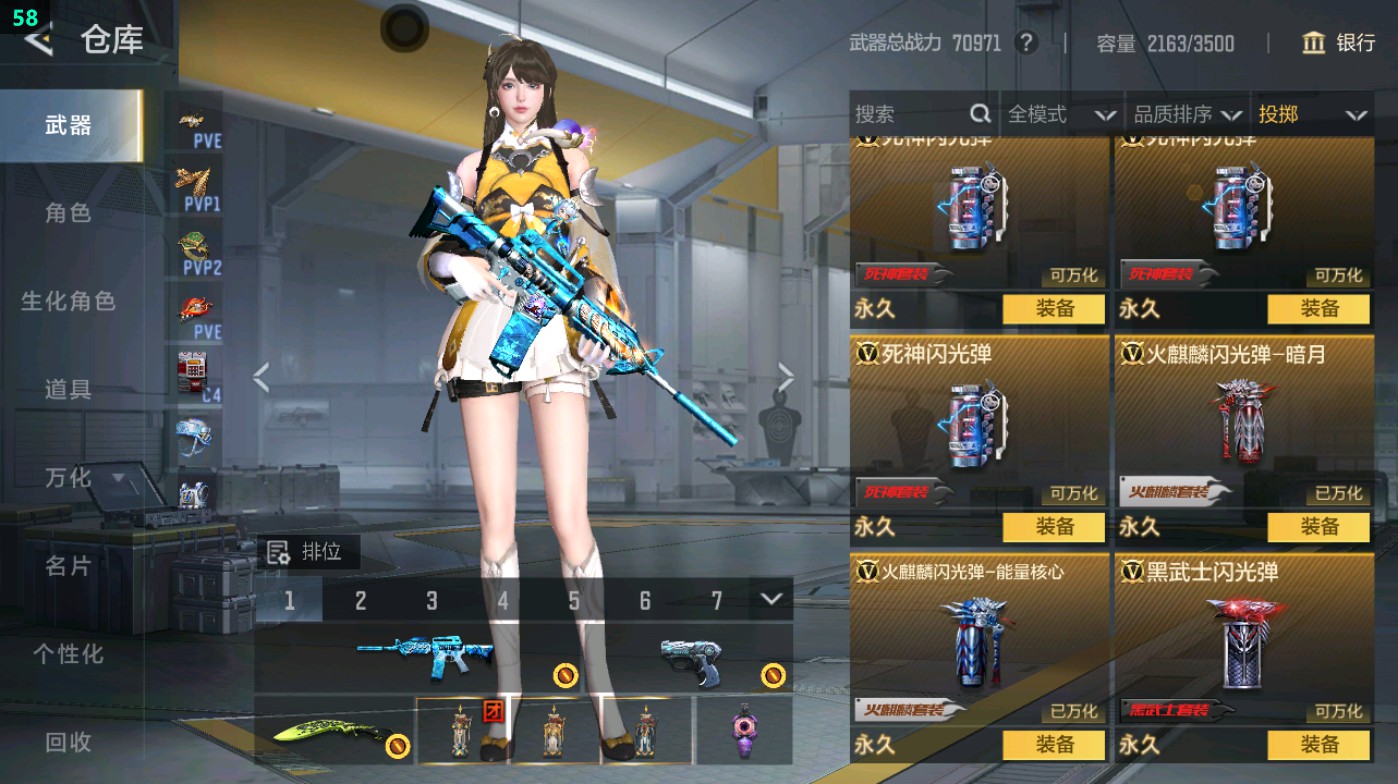Select rank slot number 6

(647, 600)
